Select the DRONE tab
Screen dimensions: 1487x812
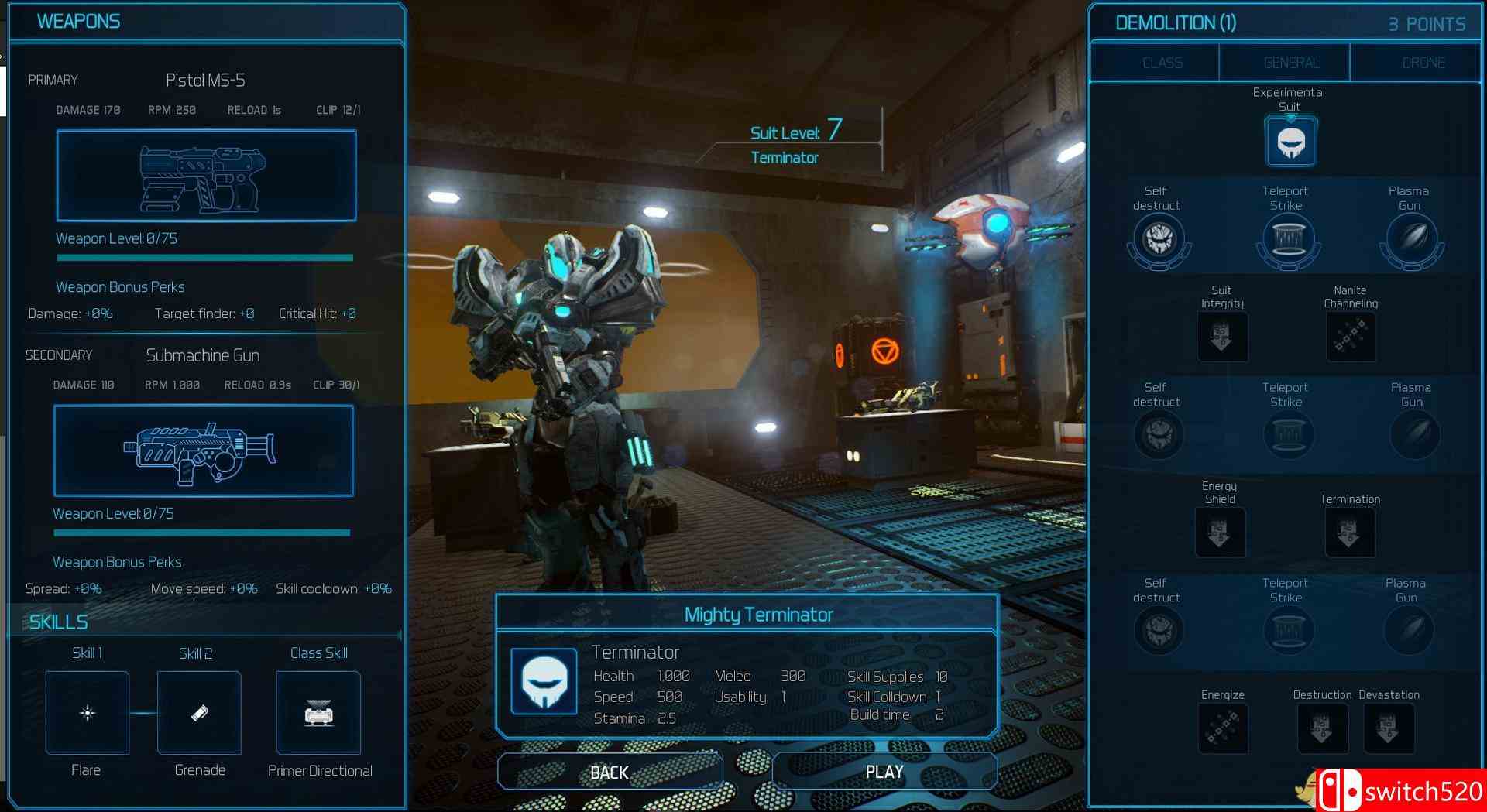coord(1423,63)
